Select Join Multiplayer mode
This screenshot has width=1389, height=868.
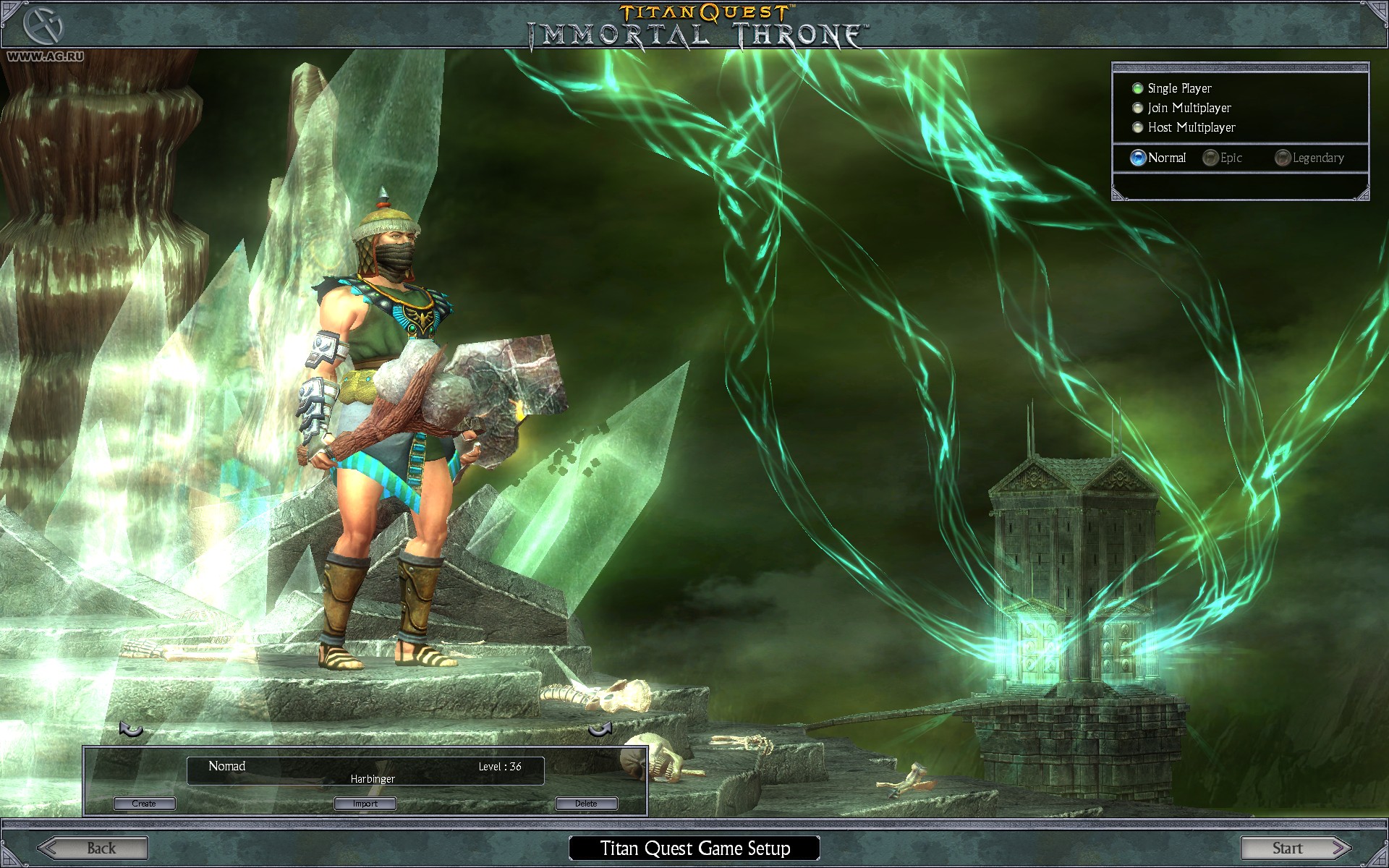click(1137, 108)
